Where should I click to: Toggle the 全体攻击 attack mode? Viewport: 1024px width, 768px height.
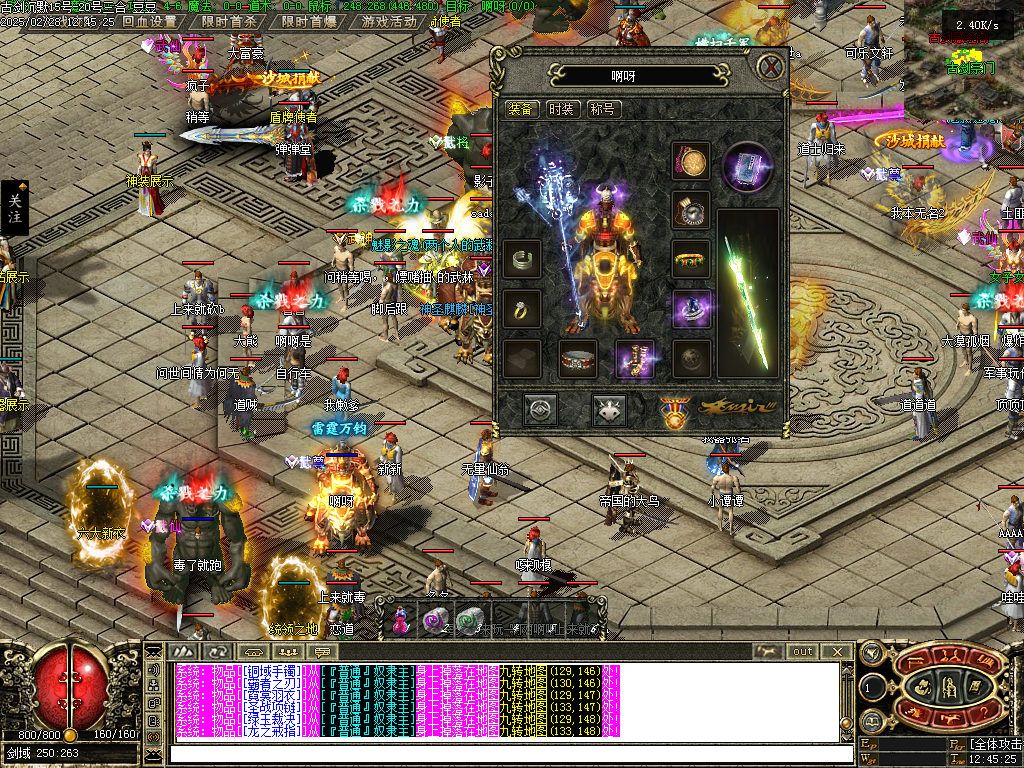tap(994, 745)
